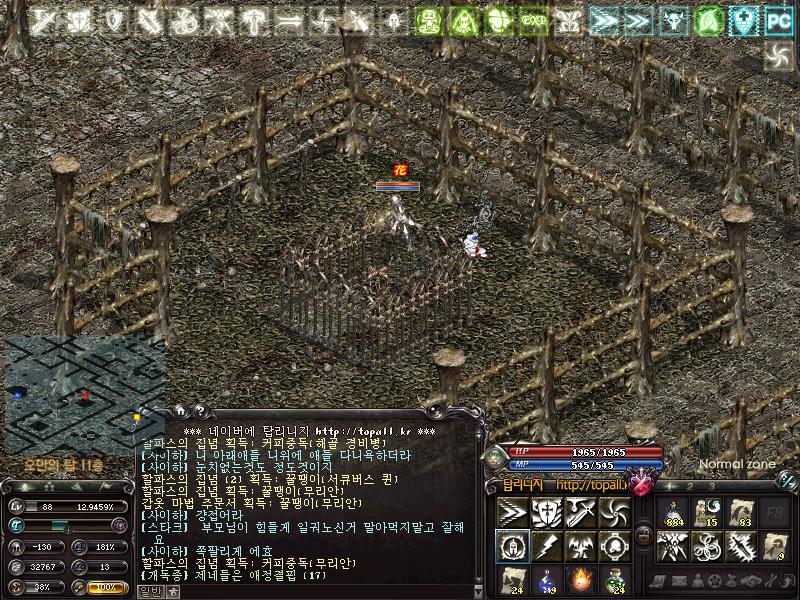Switch to hotbar page 2
The image size is (800, 600).
pyautogui.click(x=688, y=487)
